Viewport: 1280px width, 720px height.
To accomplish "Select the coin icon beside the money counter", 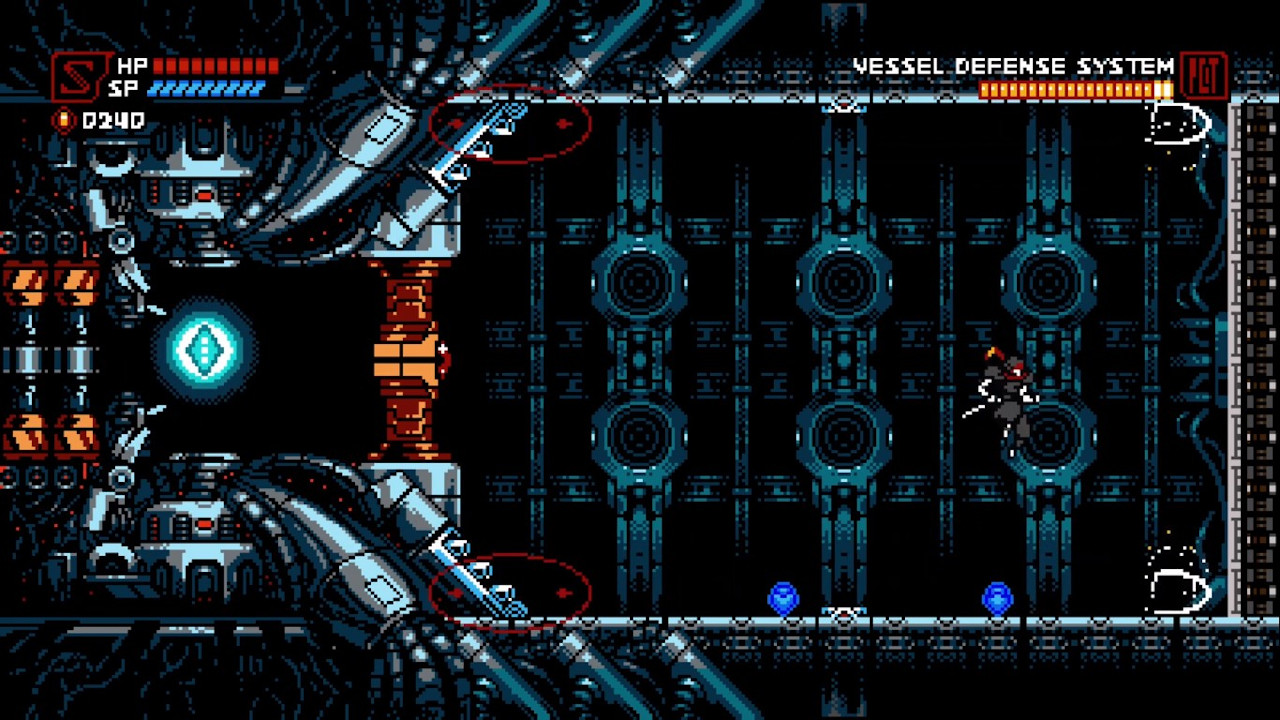I will point(62,120).
